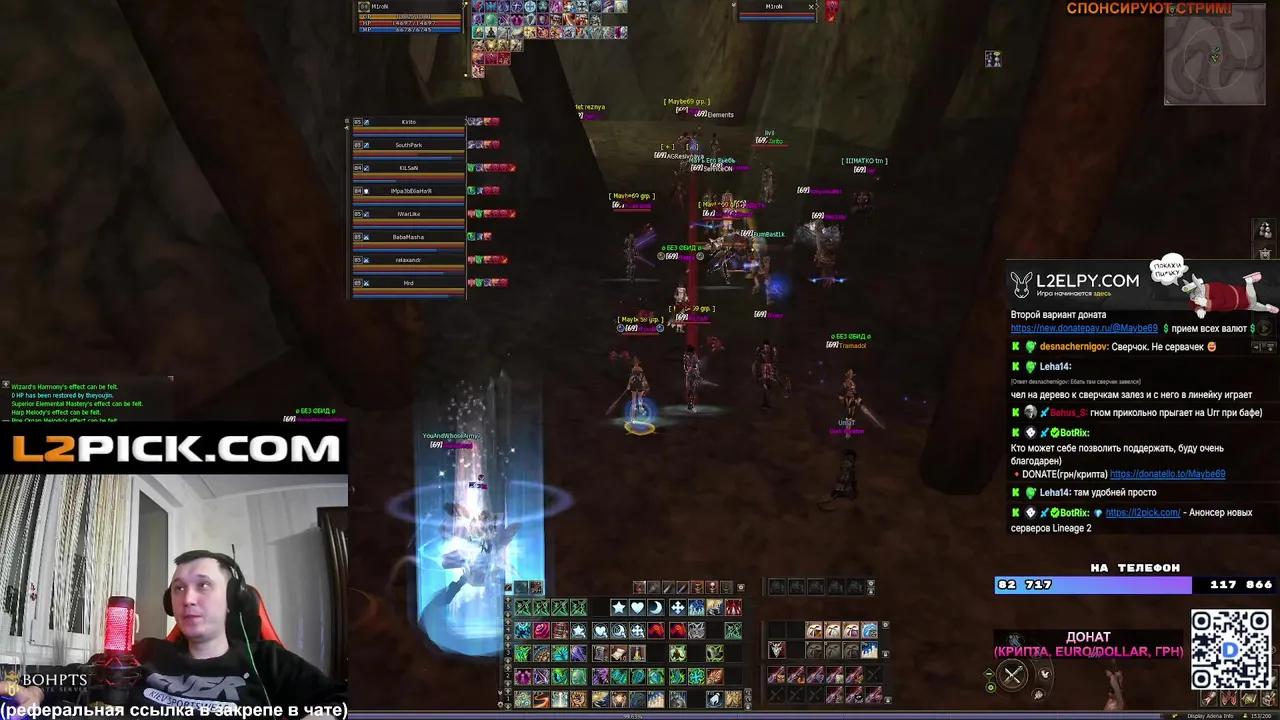
Task: Select the heart skill icon on the hotbar
Action: click(x=637, y=606)
